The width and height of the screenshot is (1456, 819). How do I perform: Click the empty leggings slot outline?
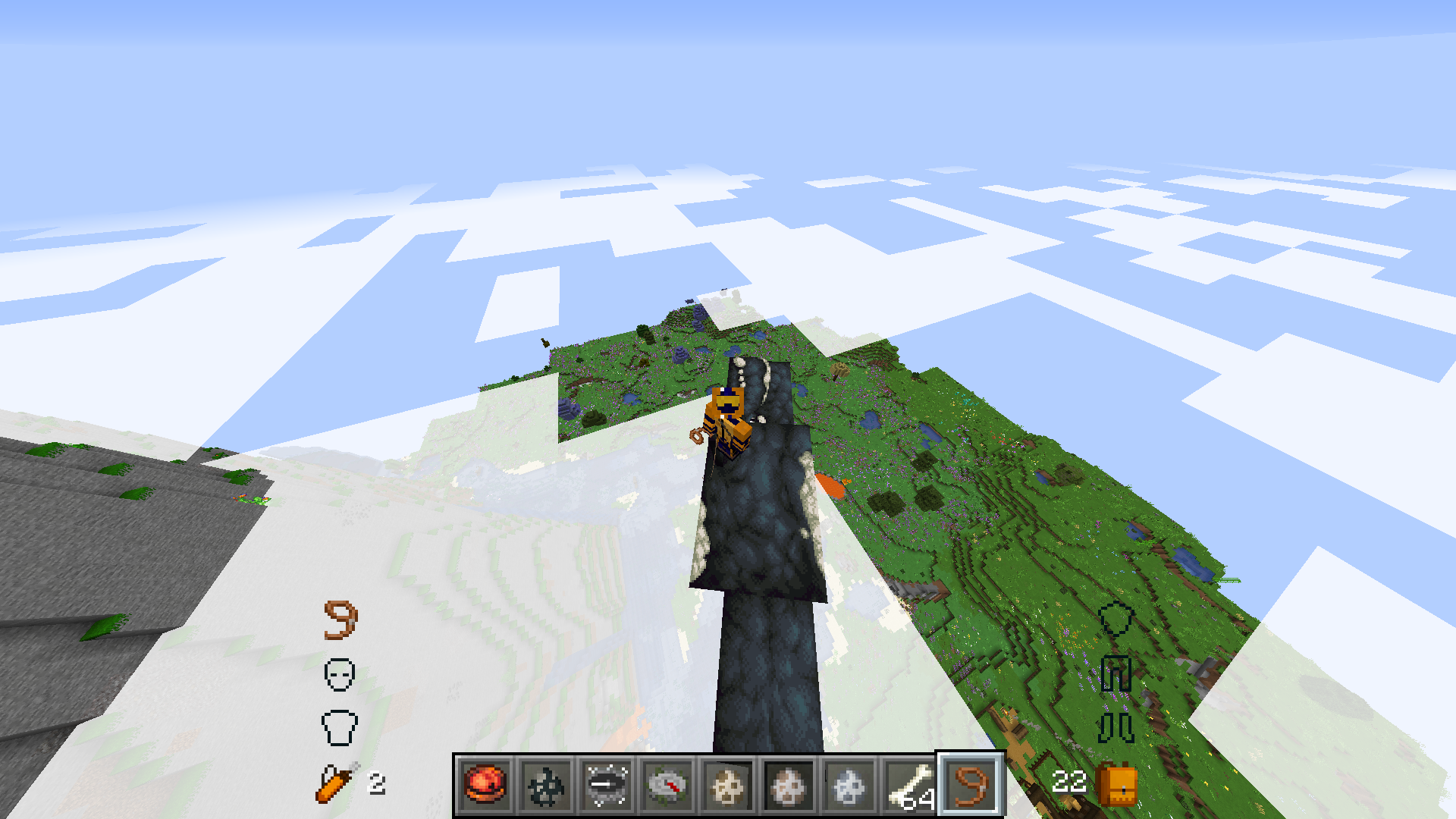click(1116, 675)
